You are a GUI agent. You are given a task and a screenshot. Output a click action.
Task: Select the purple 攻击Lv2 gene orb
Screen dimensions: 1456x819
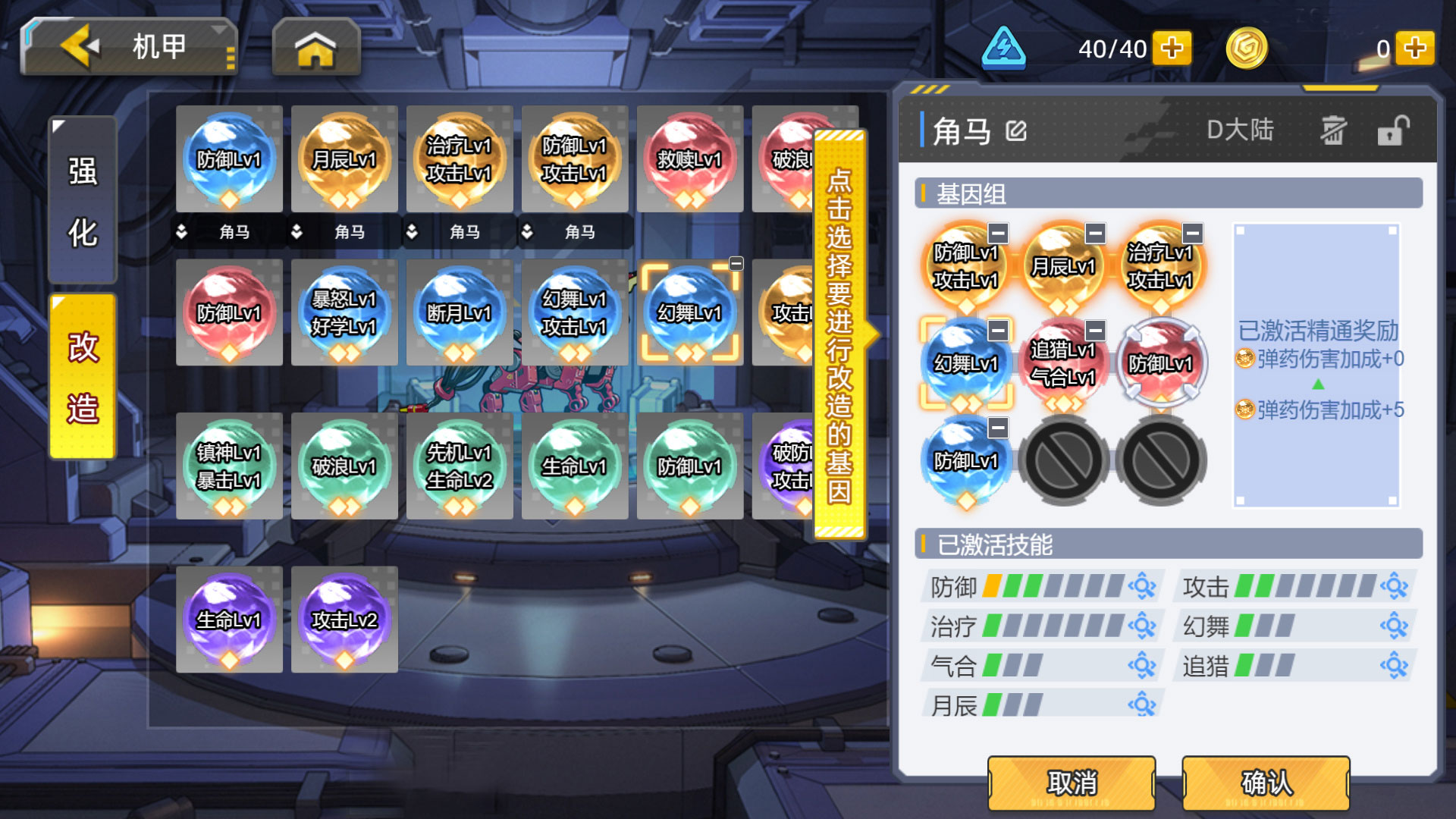[344, 620]
